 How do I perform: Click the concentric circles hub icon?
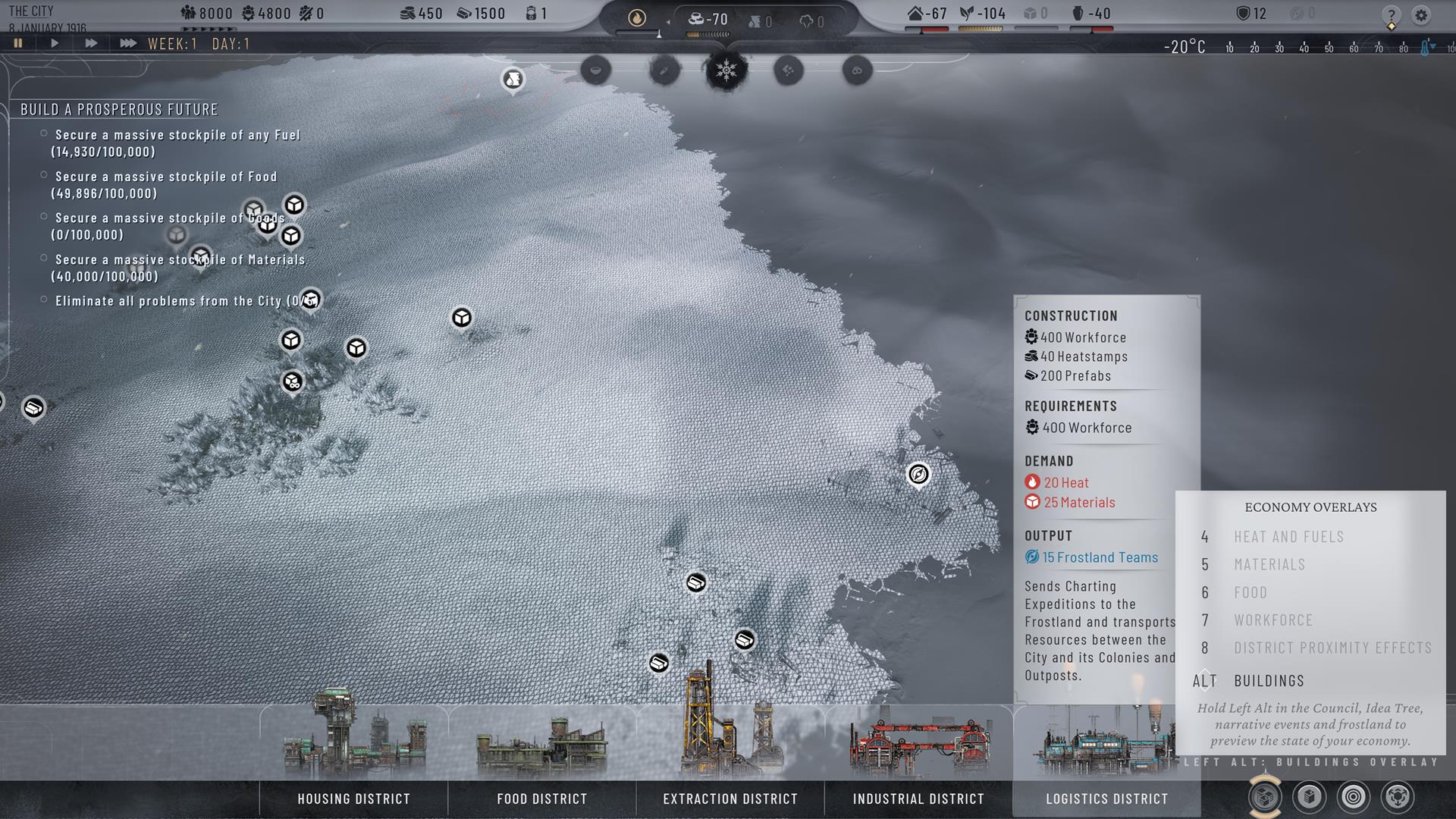coord(1354,796)
